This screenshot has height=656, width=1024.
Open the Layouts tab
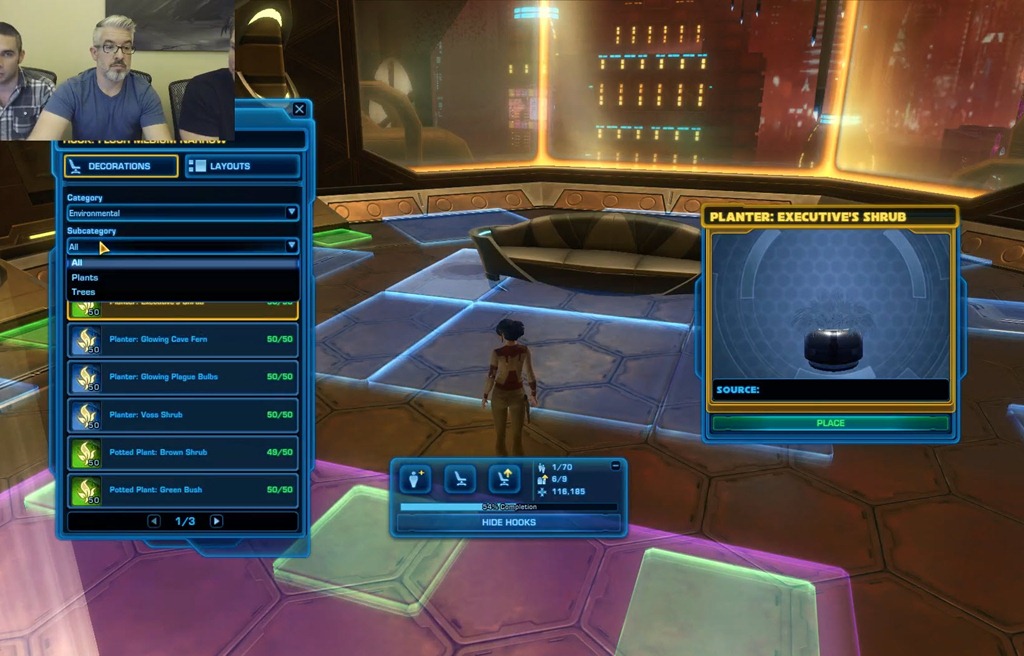click(x=243, y=166)
